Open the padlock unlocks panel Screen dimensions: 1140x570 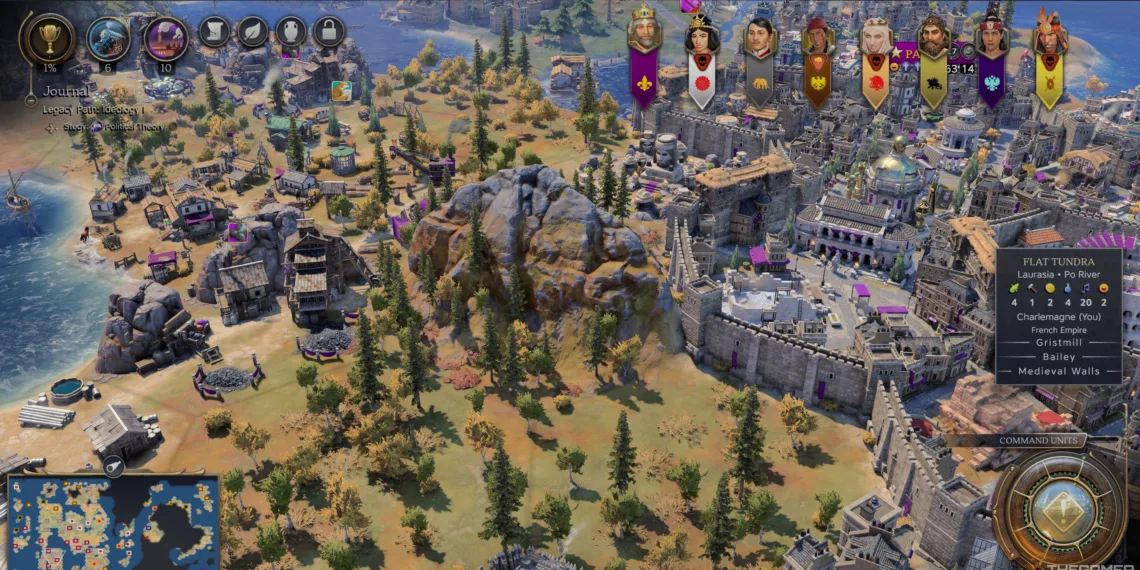point(328,32)
